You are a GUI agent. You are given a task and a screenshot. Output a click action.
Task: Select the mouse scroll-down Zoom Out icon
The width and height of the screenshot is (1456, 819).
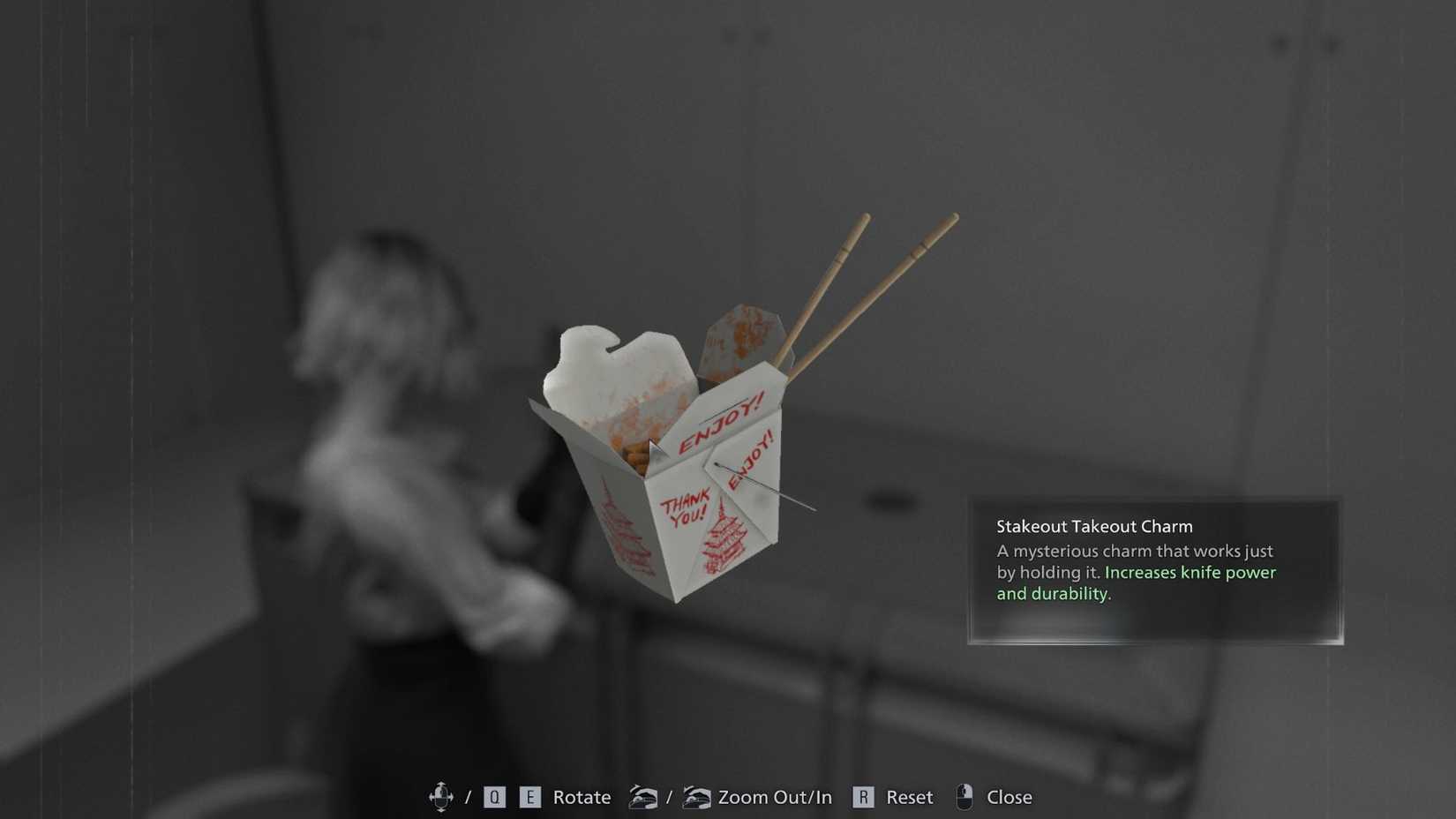645,795
